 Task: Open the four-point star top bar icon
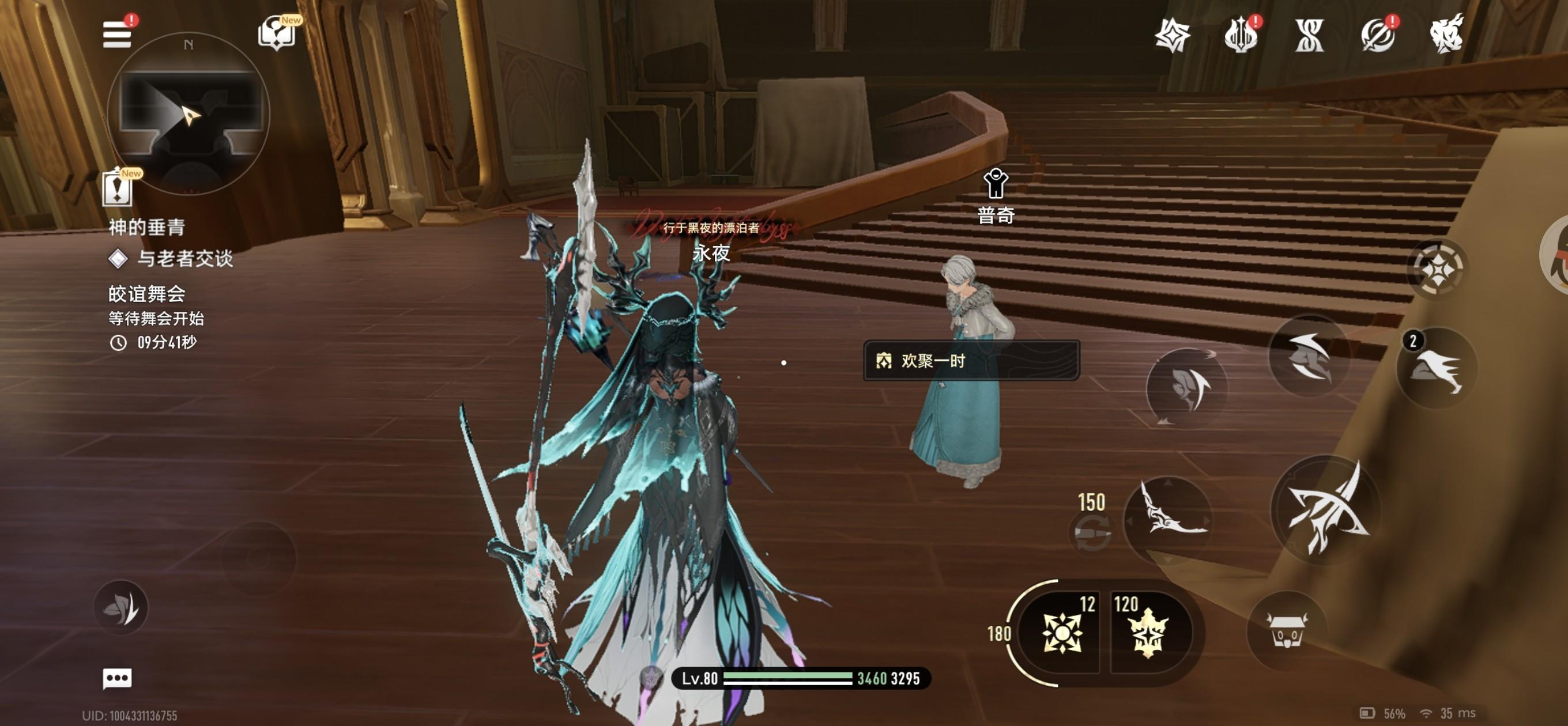1173,35
